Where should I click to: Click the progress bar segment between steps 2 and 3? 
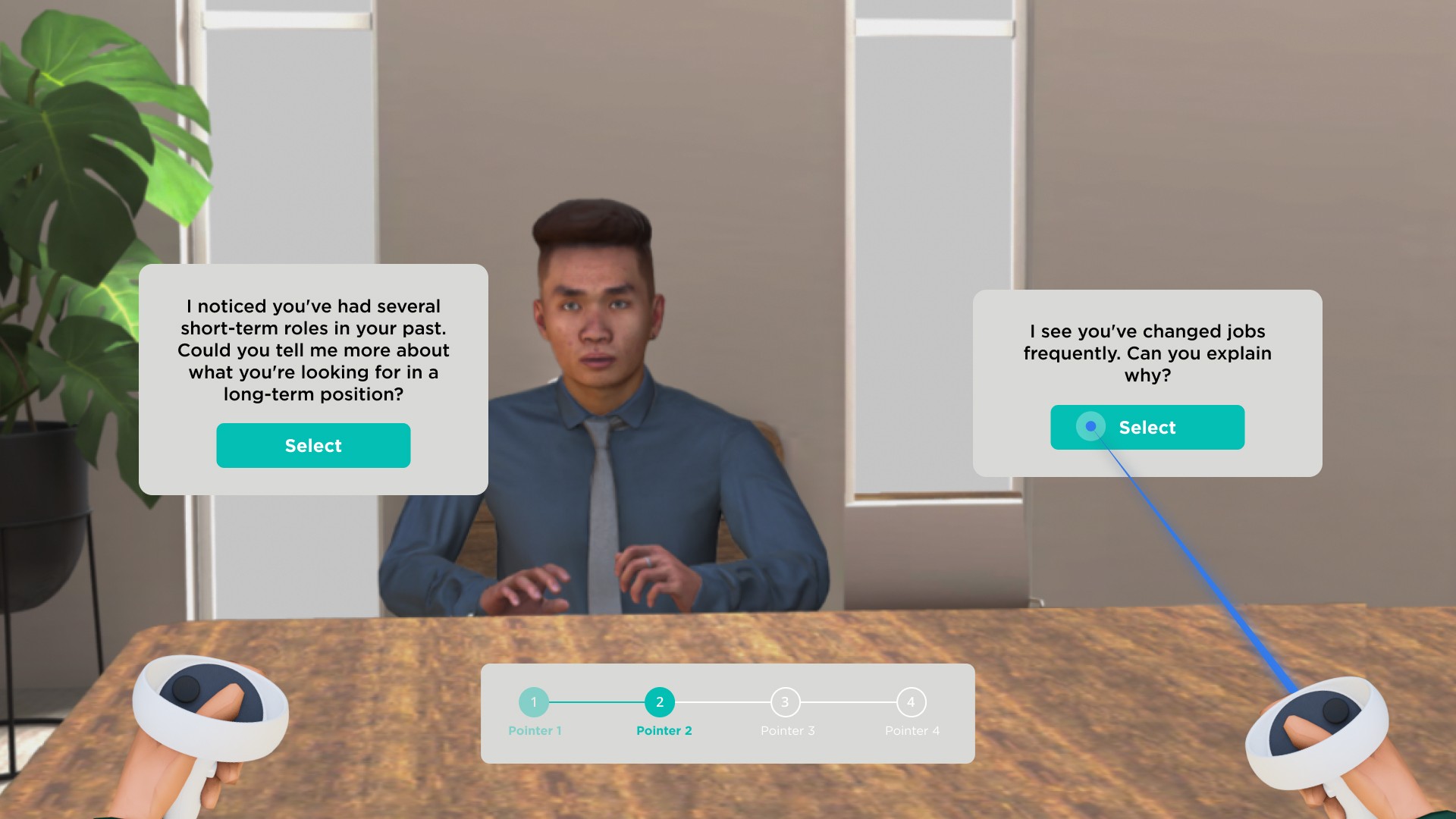[x=723, y=702]
